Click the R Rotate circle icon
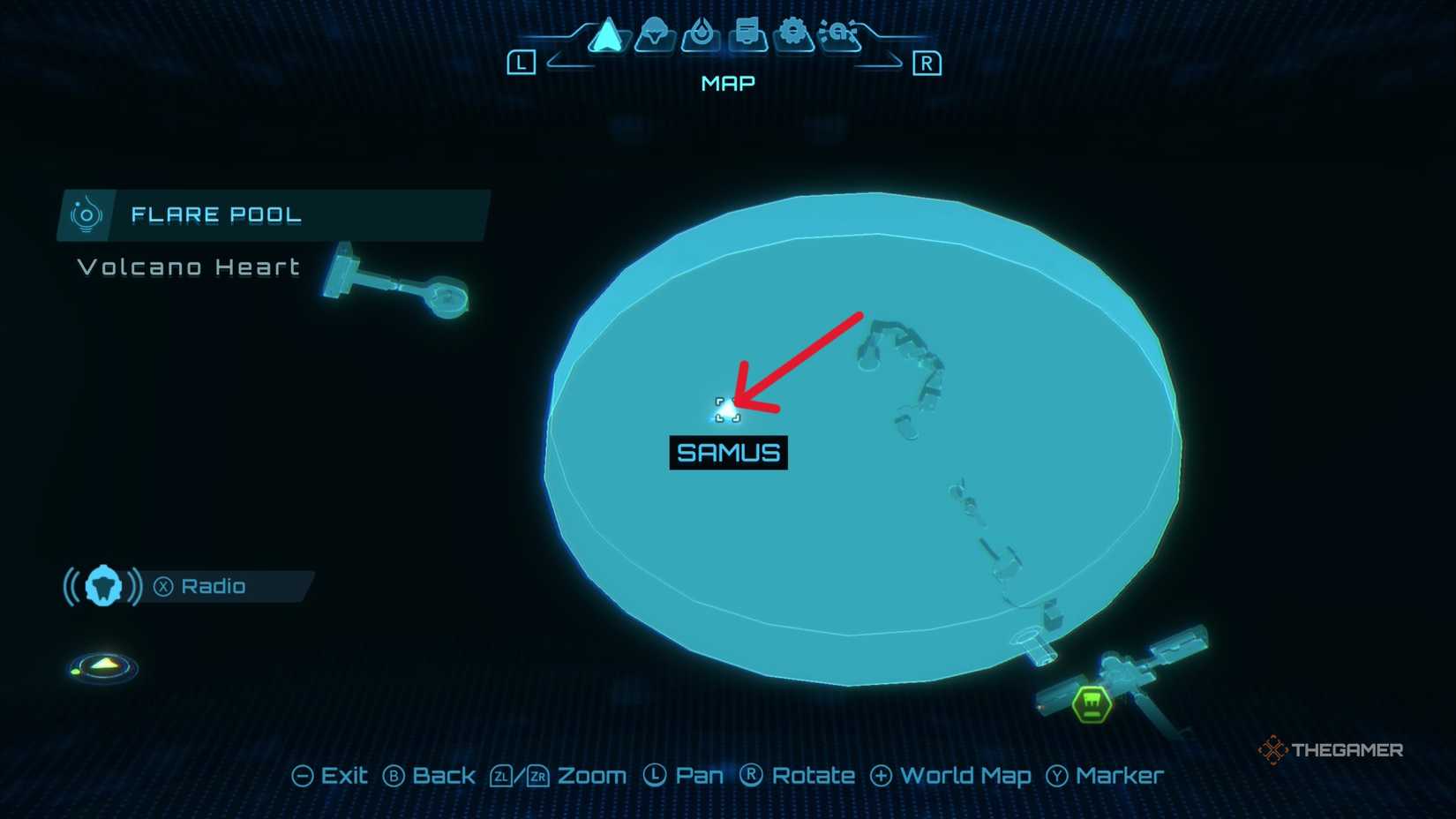This screenshot has width=1456, height=819. 752,776
